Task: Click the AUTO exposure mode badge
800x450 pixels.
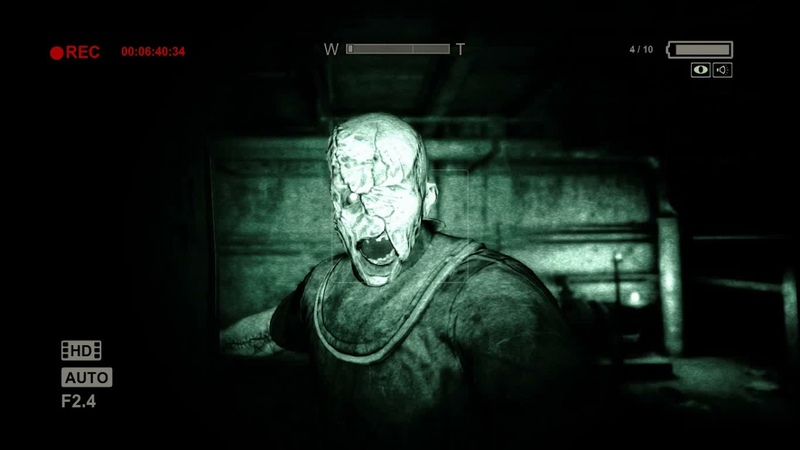Action: point(87,377)
